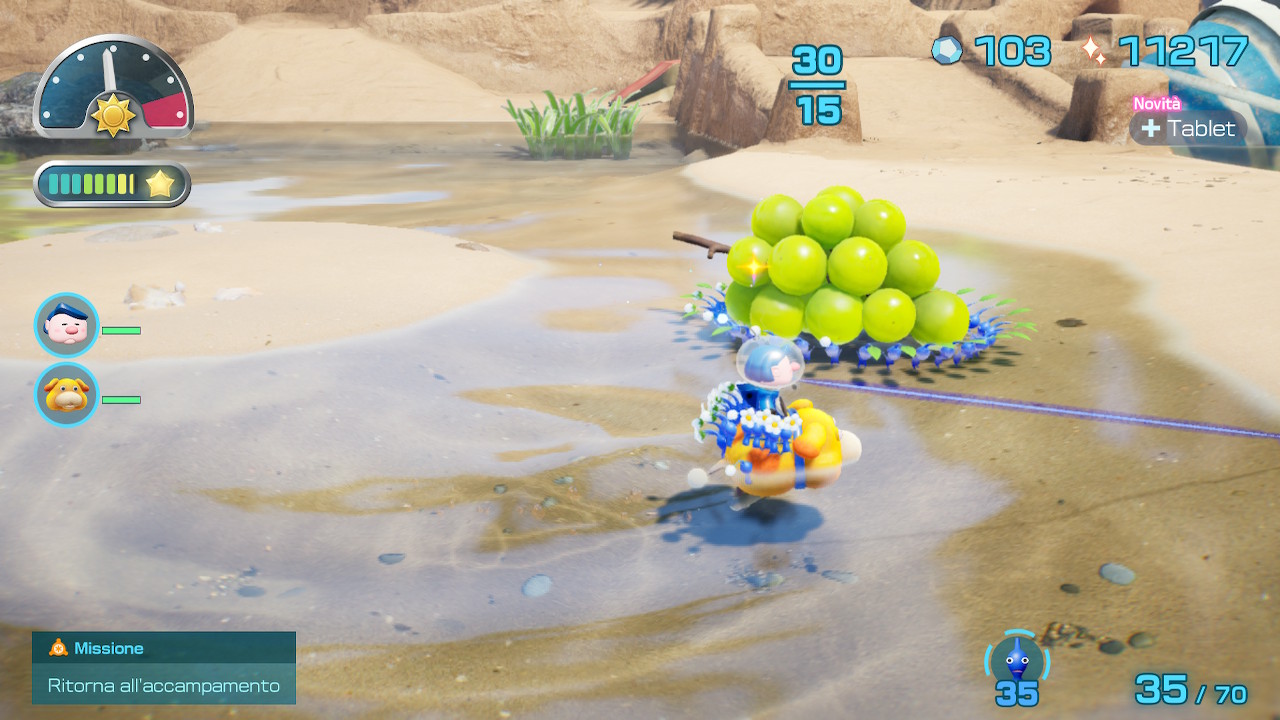Choose the Oatchi dog portrait
This screenshot has height=720, width=1280.
pyautogui.click(x=67, y=395)
